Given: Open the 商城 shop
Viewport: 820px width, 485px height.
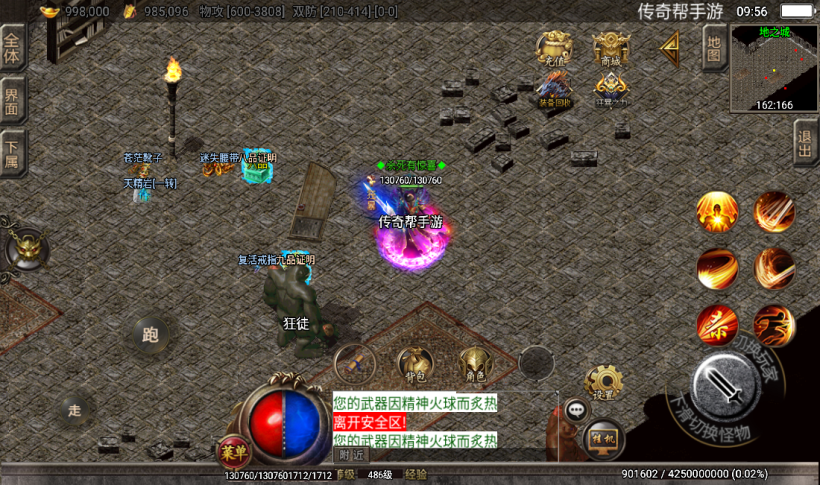Looking at the screenshot, I should [611, 48].
